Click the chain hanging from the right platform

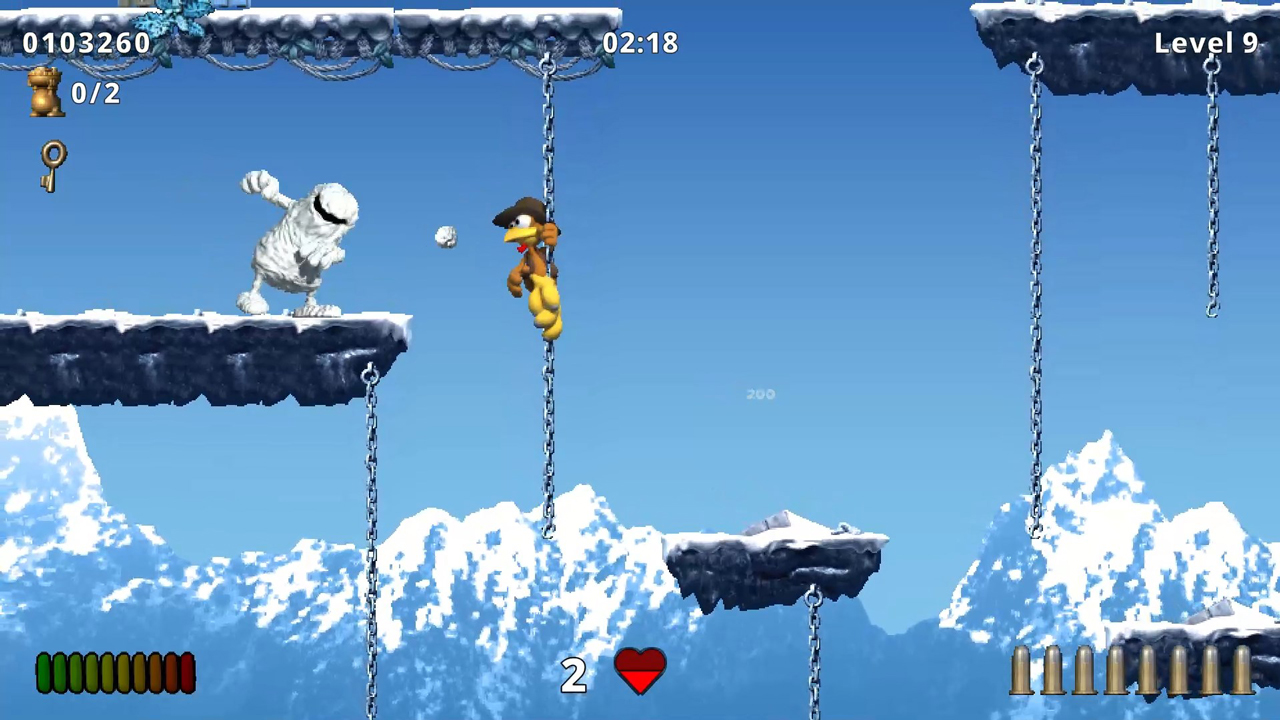point(1035,300)
